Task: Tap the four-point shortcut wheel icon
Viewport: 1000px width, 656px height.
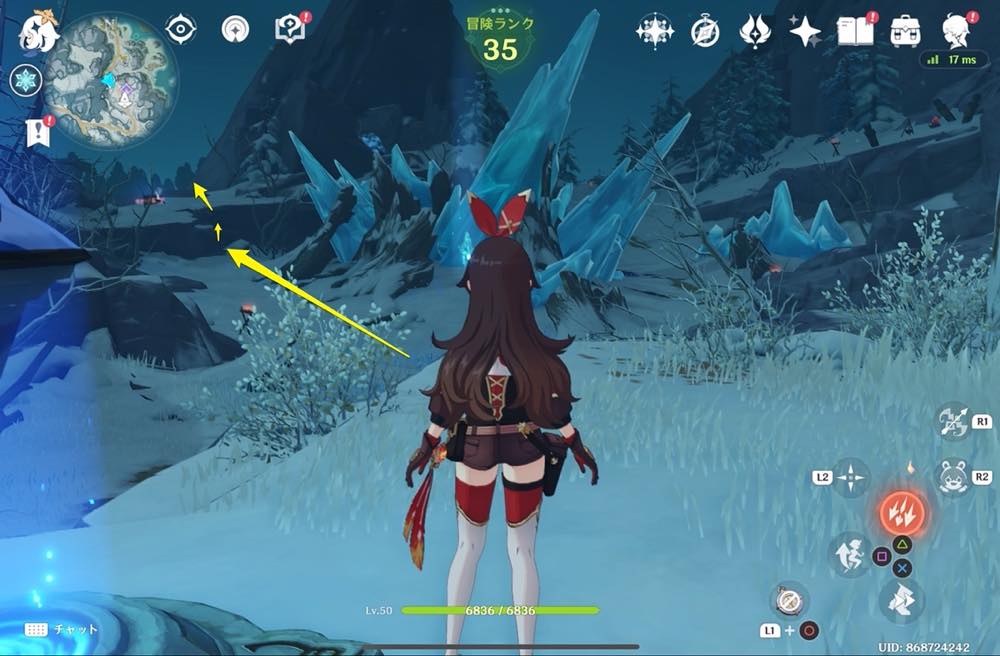Action: point(850,478)
